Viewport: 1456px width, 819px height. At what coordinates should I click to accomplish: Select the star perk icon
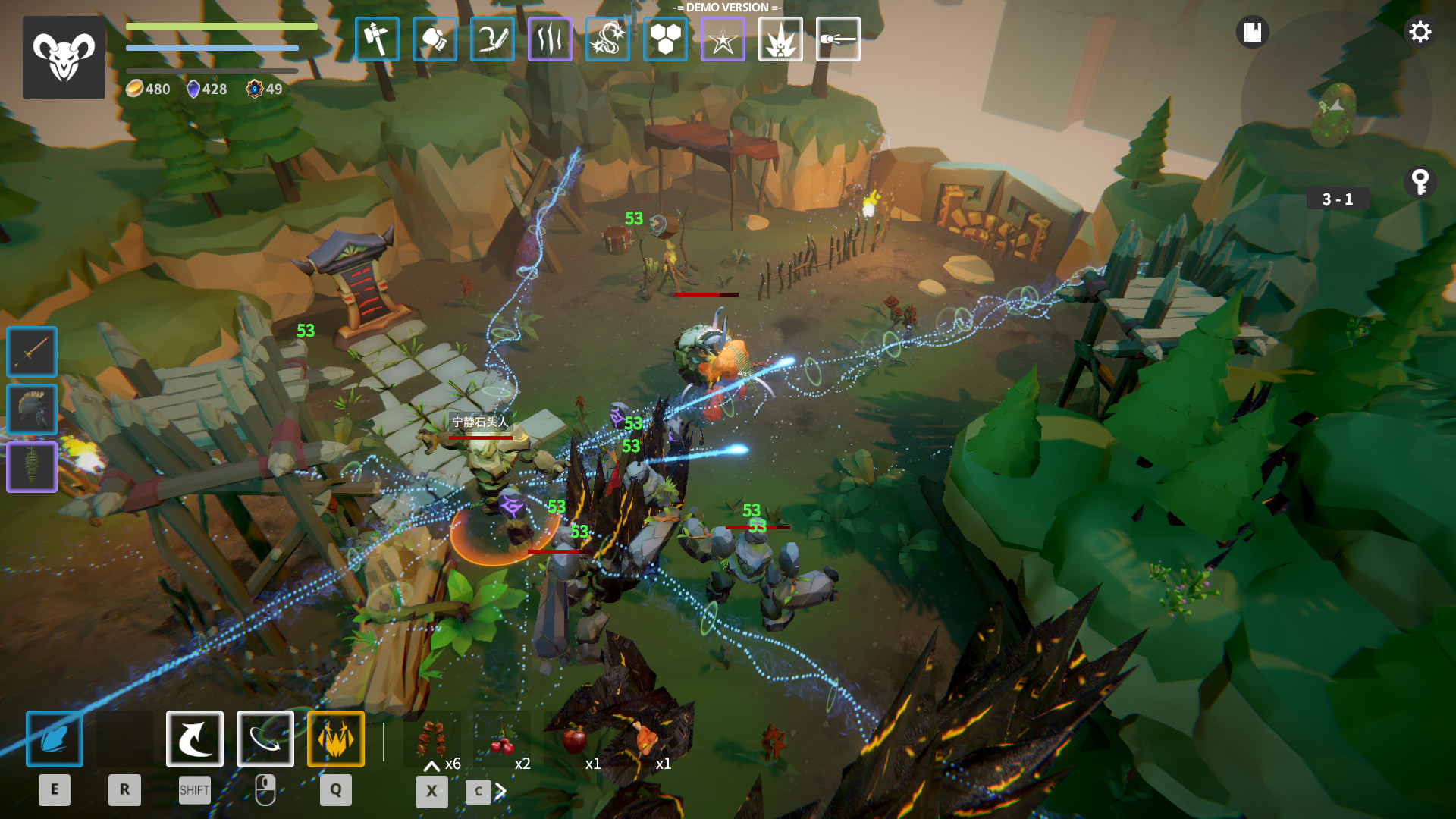[723, 39]
